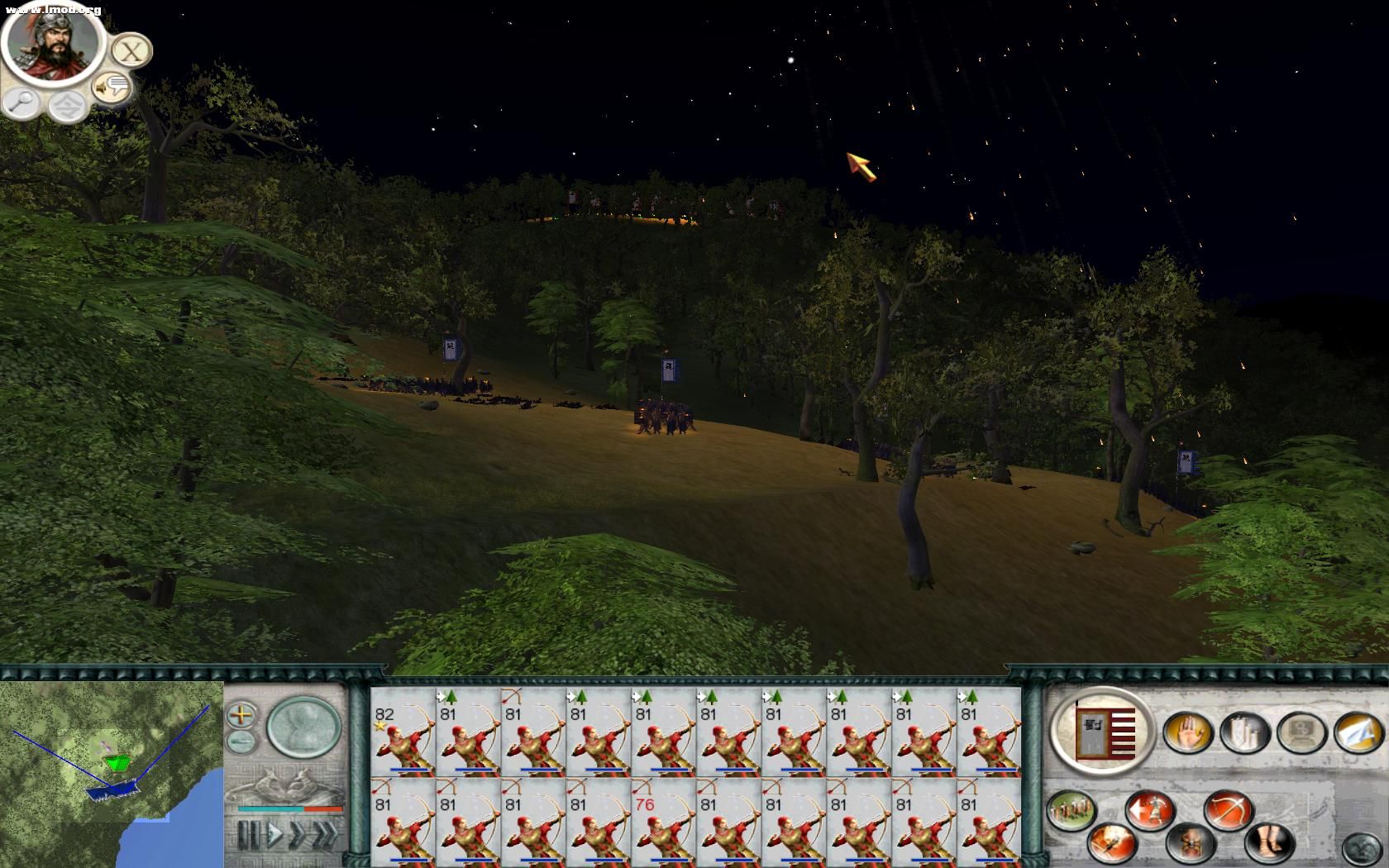Change unit formation with soldiers icon

(1072, 810)
